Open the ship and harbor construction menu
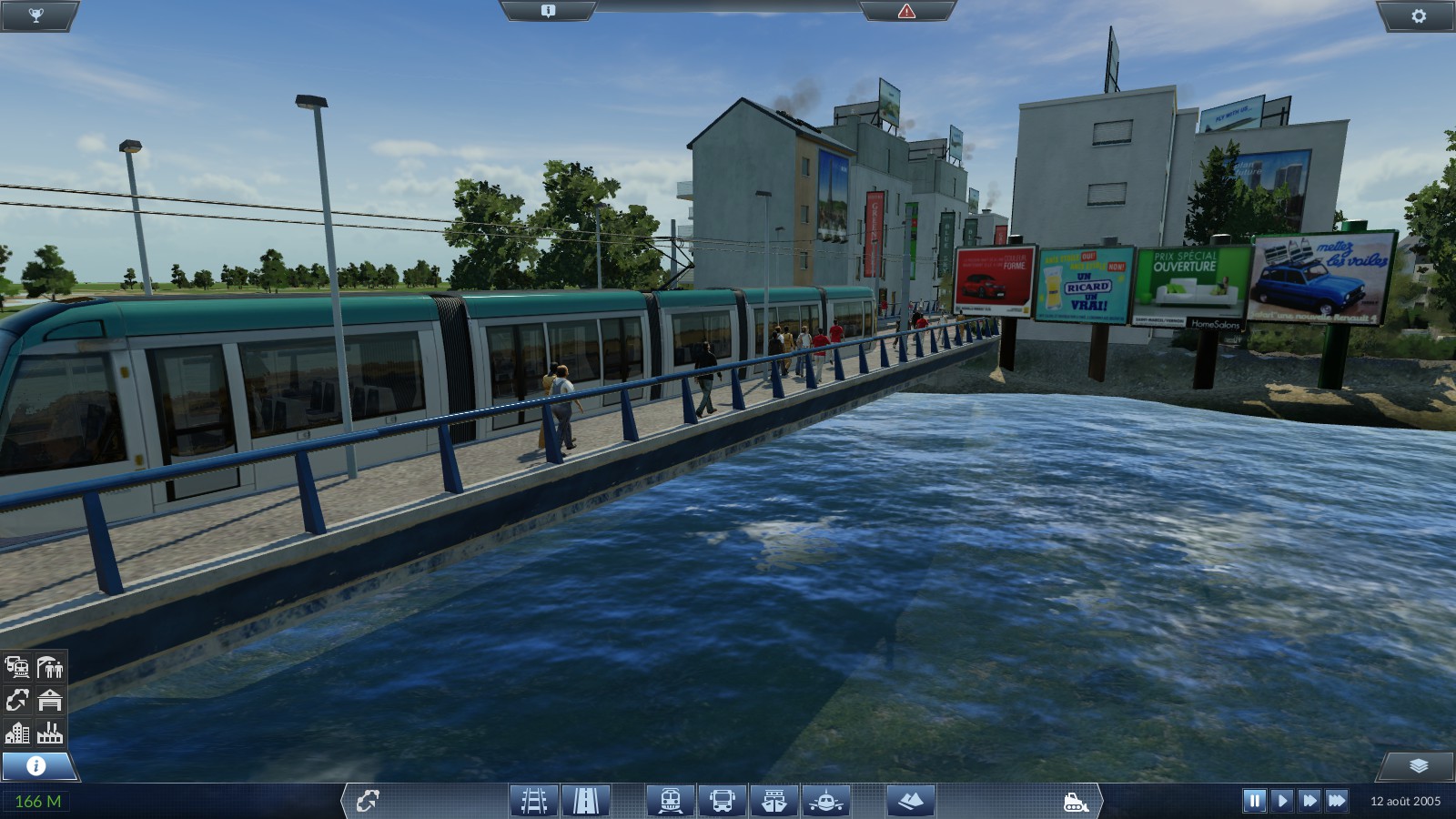 [x=774, y=801]
